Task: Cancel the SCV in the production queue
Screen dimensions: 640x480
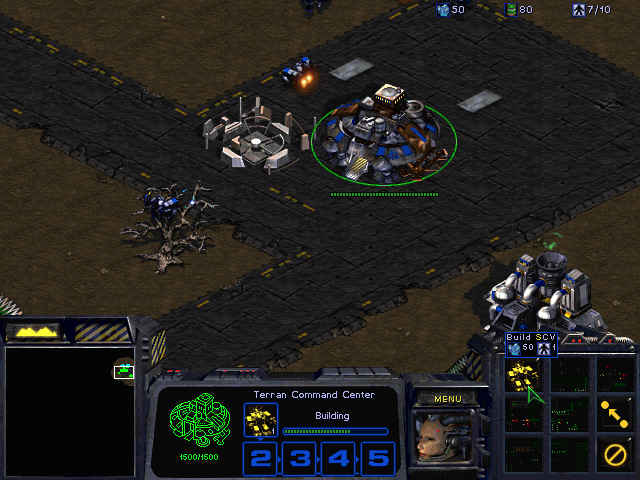Action: 260,420
